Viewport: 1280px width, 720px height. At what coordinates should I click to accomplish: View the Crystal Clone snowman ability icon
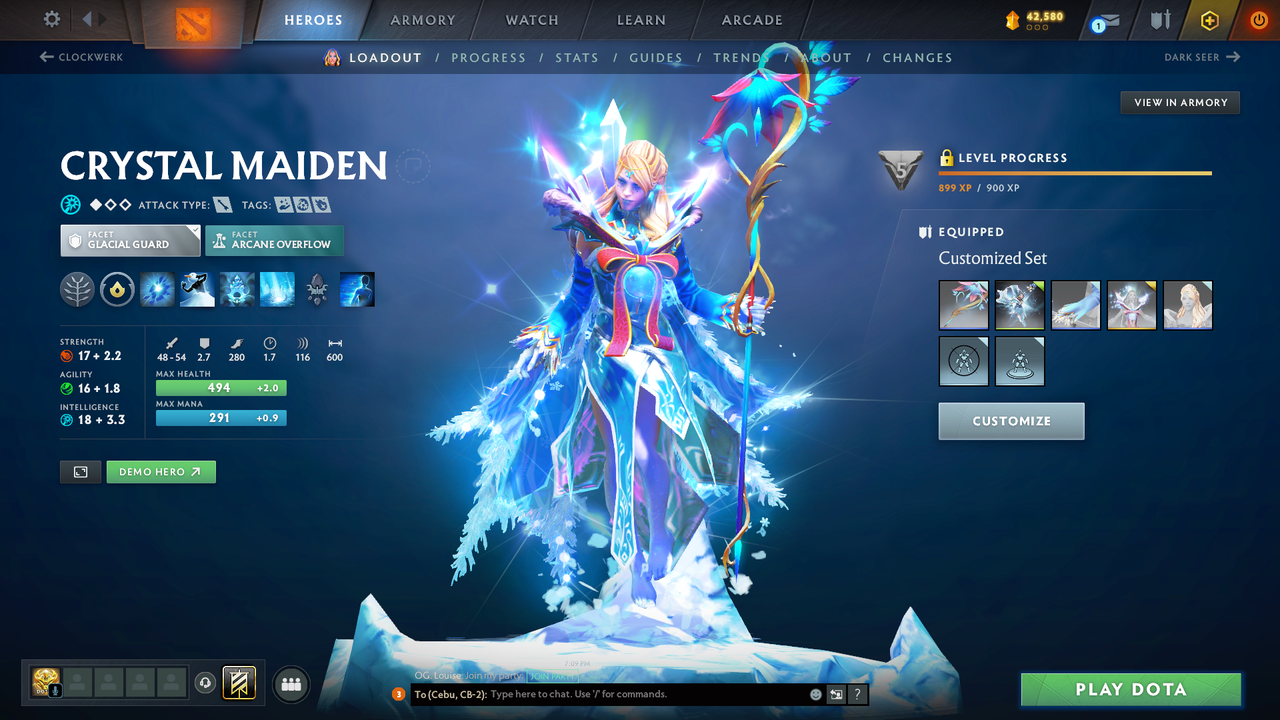point(197,290)
